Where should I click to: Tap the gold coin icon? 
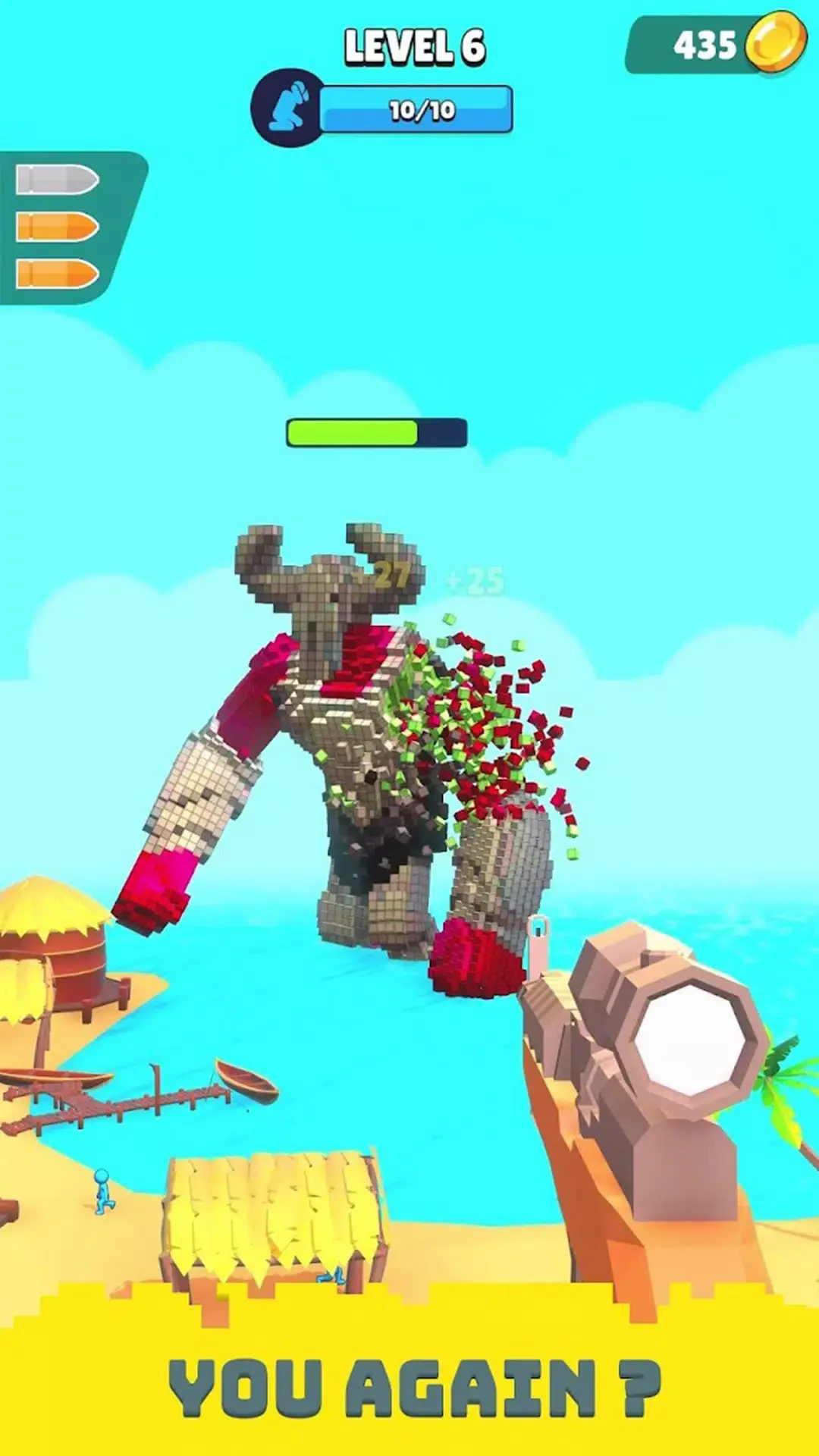click(775, 43)
